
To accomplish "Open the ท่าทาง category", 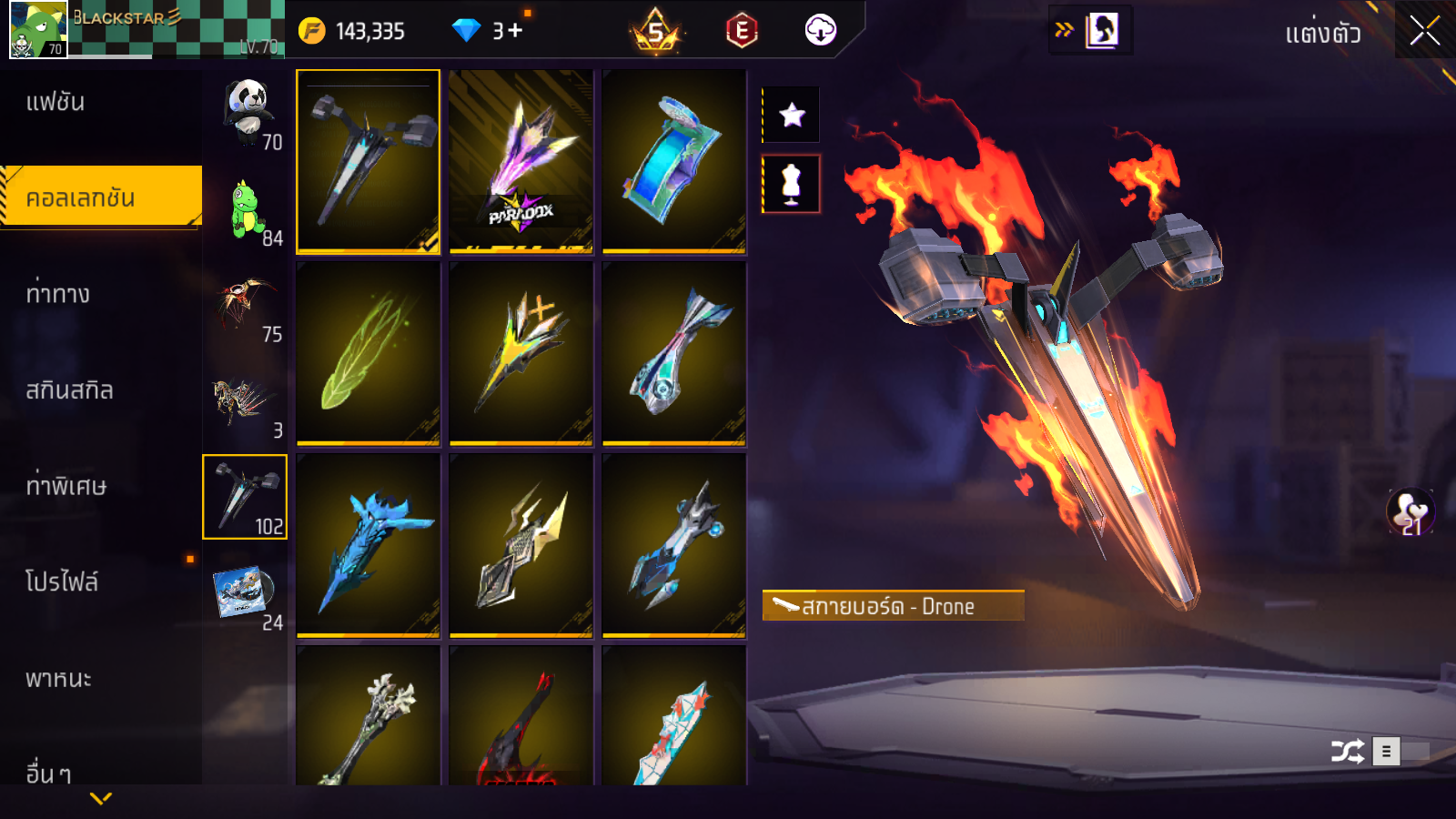I will (x=58, y=294).
